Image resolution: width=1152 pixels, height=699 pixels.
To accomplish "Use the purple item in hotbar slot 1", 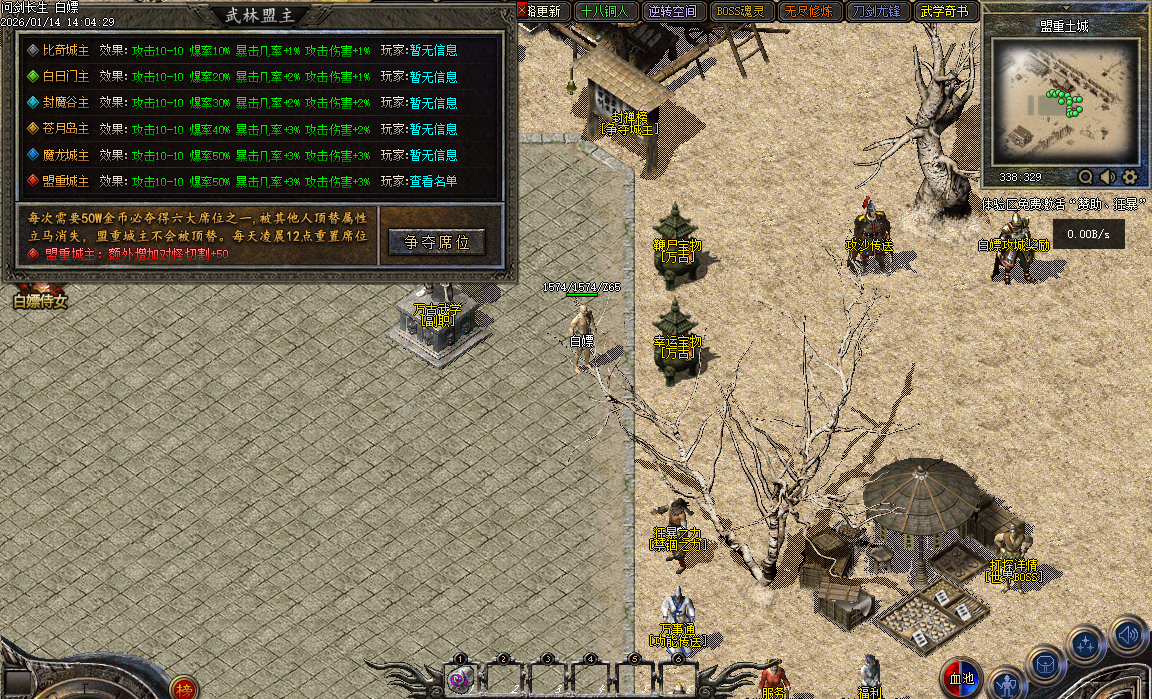I will tap(460, 680).
